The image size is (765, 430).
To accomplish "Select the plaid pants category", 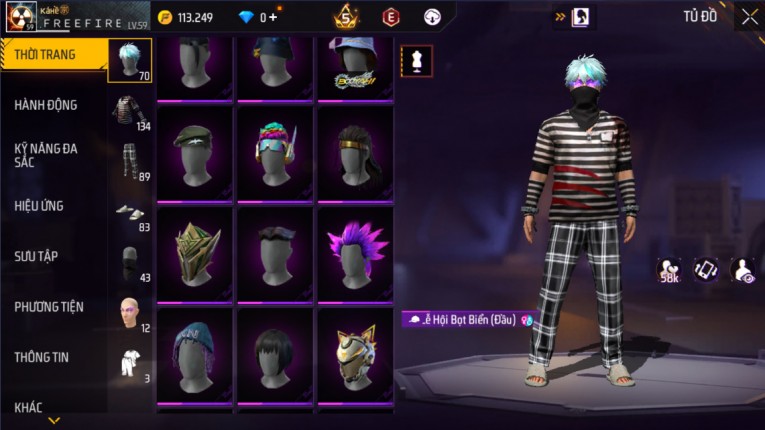I will [129, 162].
